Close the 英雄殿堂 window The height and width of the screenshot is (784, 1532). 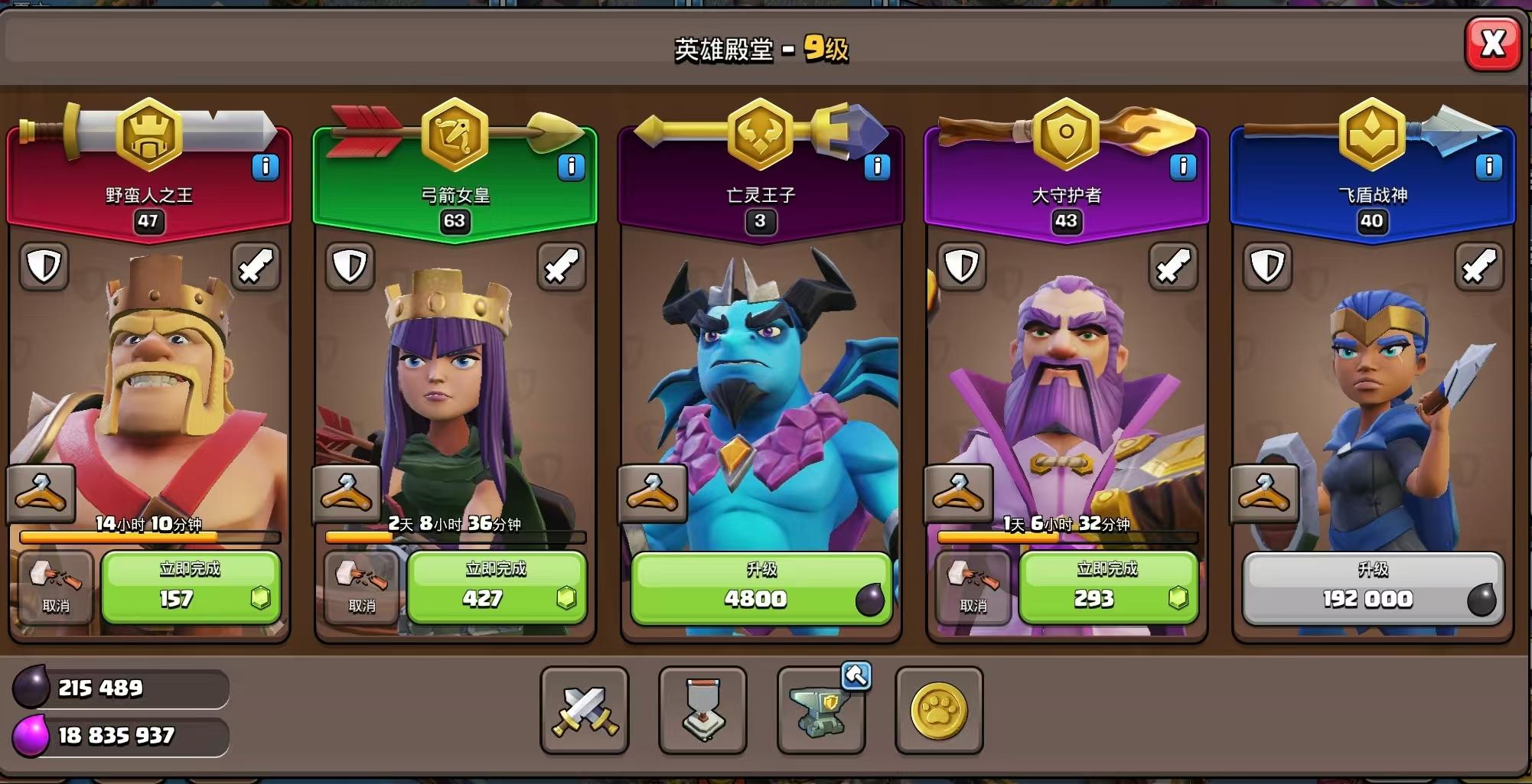tap(1492, 44)
